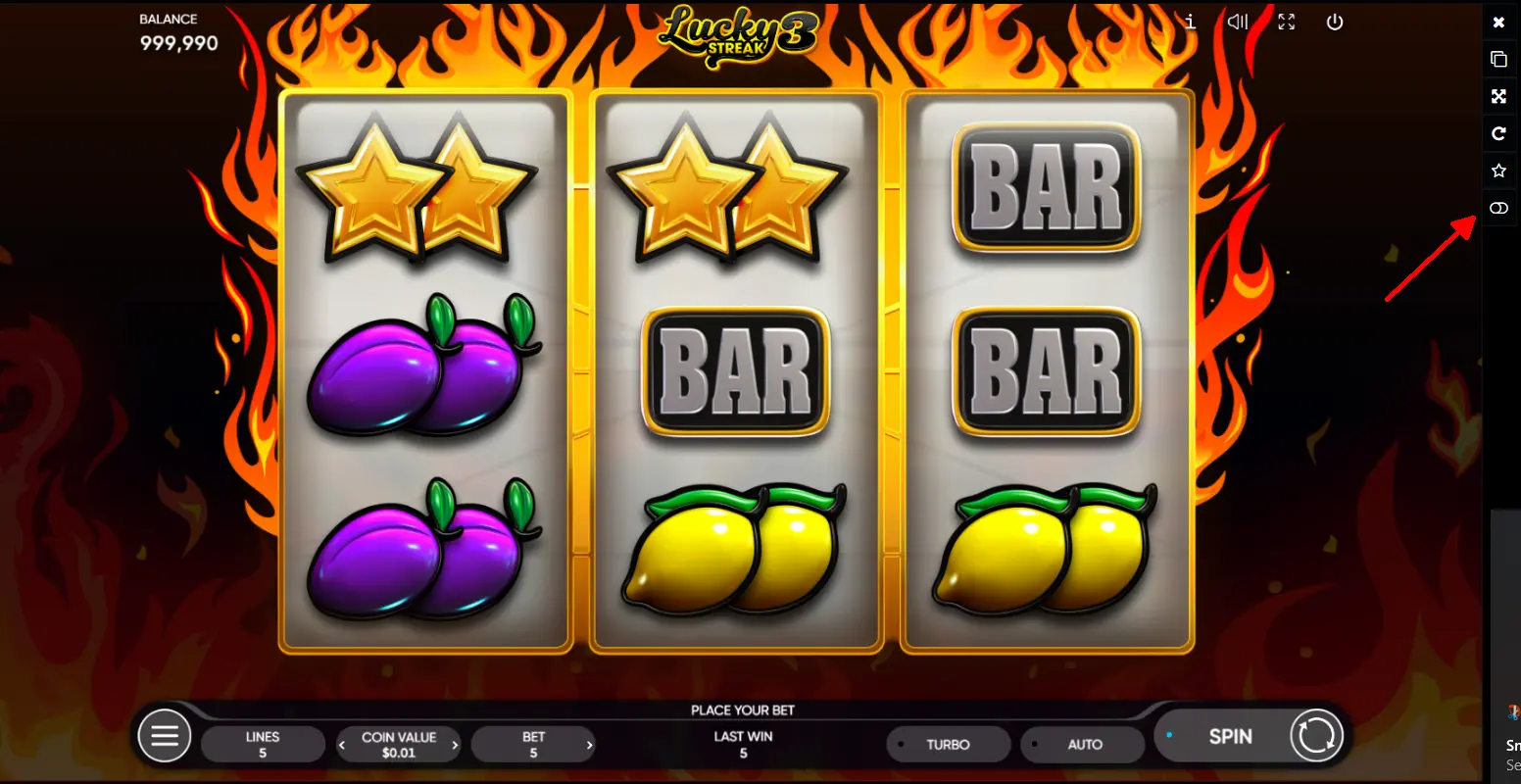The width and height of the screenshot is (1521, 784).
Task: Spin the reels with the SPIN button
Action: pyautogui.click(x=1230, y=736)
